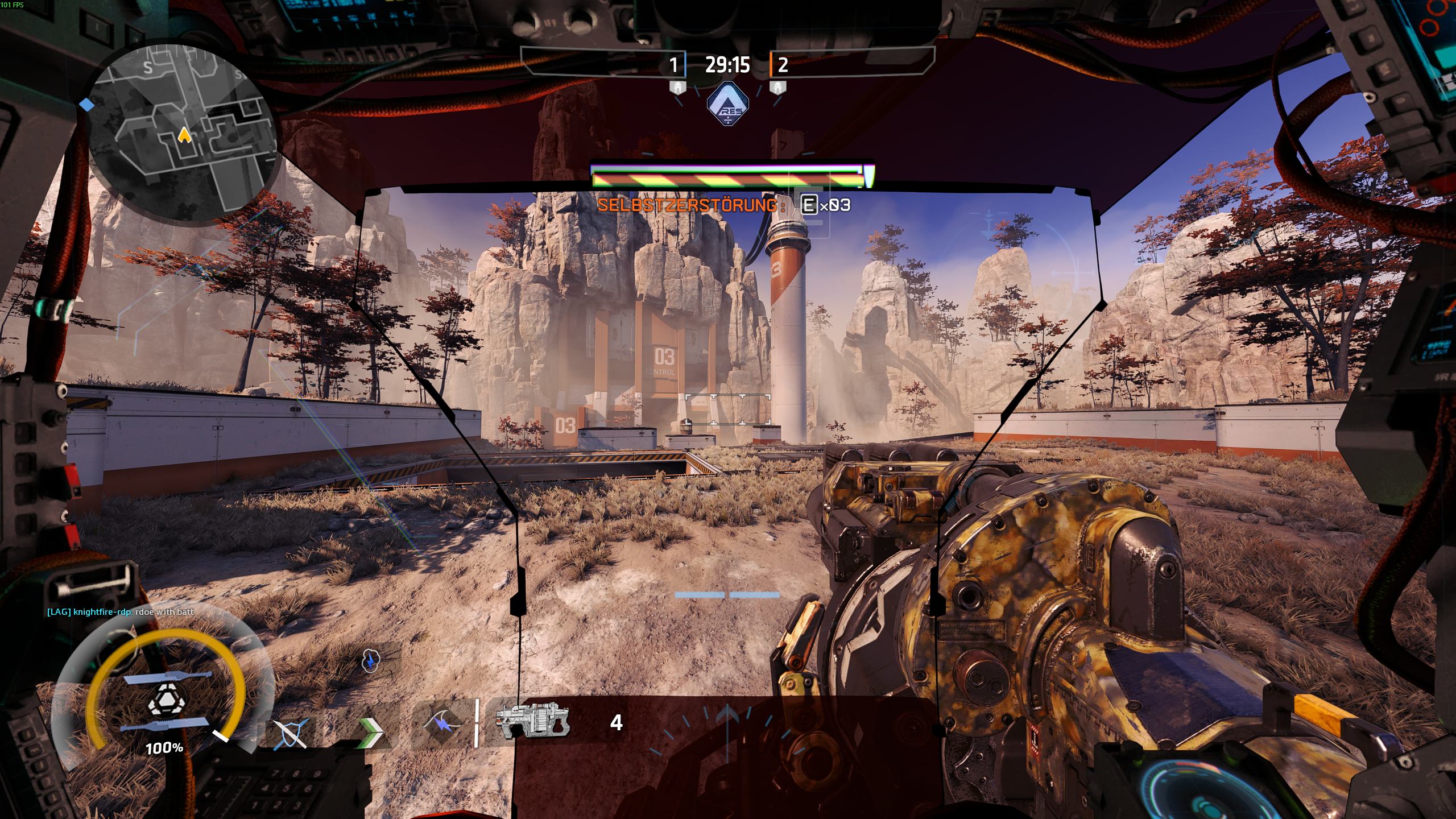Use the Arc Wave lightning ability
Image resolution: width=1456 pixels, height=819 pixels.
[443, 723]
